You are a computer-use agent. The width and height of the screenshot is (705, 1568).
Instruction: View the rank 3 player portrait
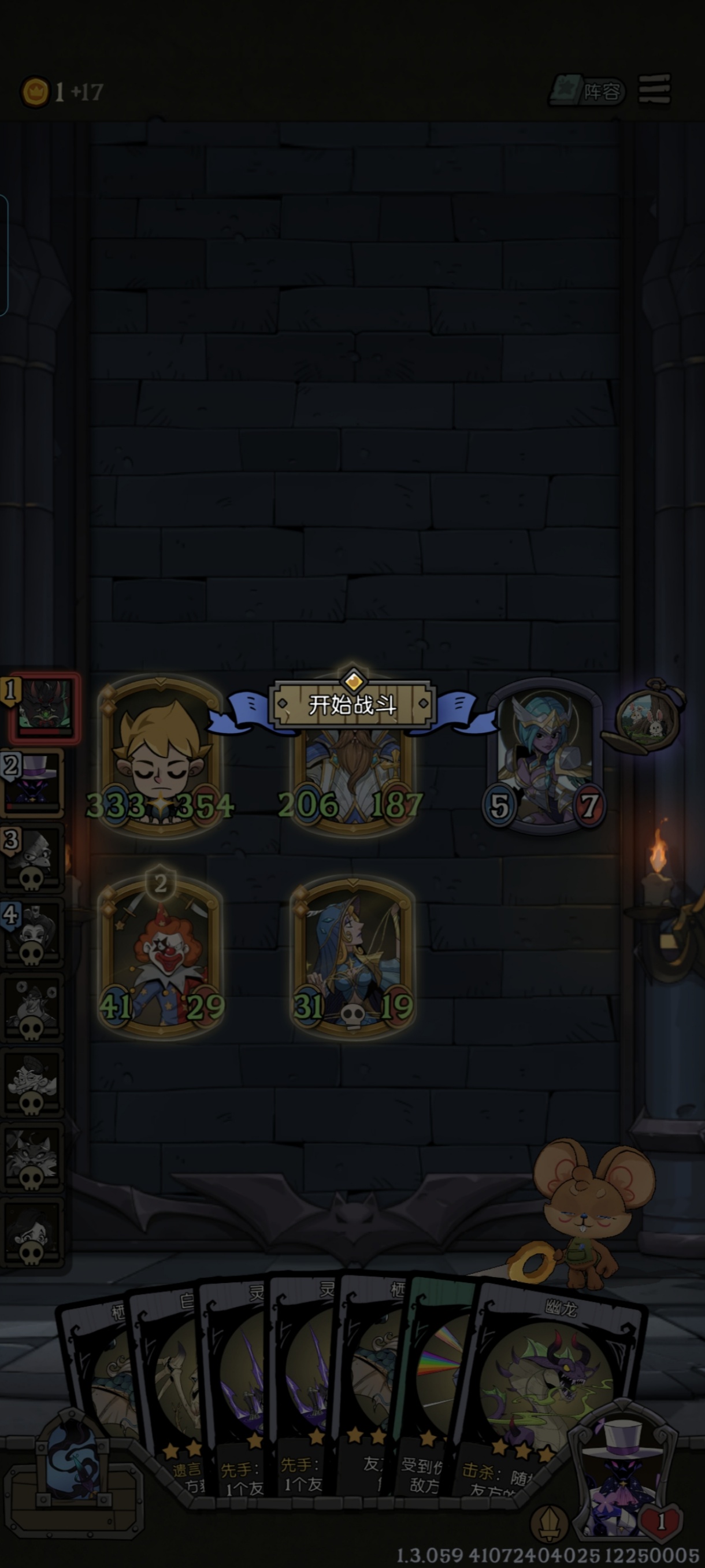[34, 858]
